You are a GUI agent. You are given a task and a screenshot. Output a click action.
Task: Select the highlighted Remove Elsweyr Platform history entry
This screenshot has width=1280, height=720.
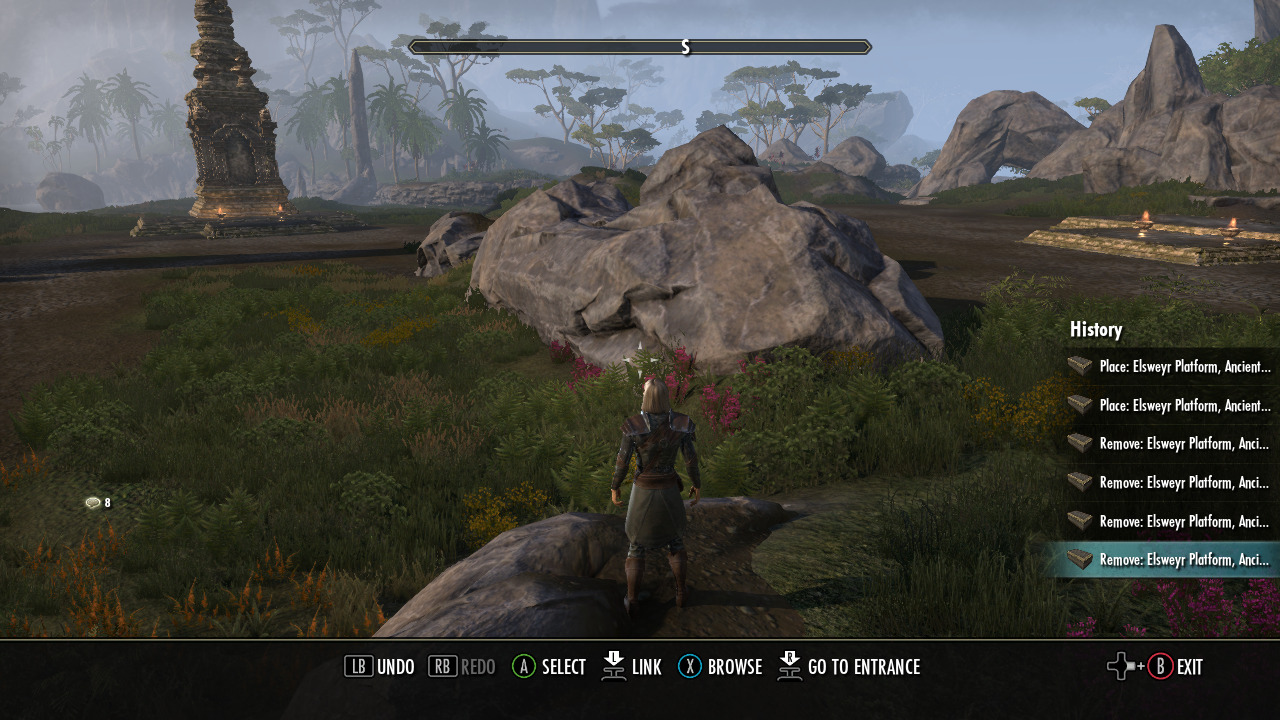click(x=1170, y=560)
